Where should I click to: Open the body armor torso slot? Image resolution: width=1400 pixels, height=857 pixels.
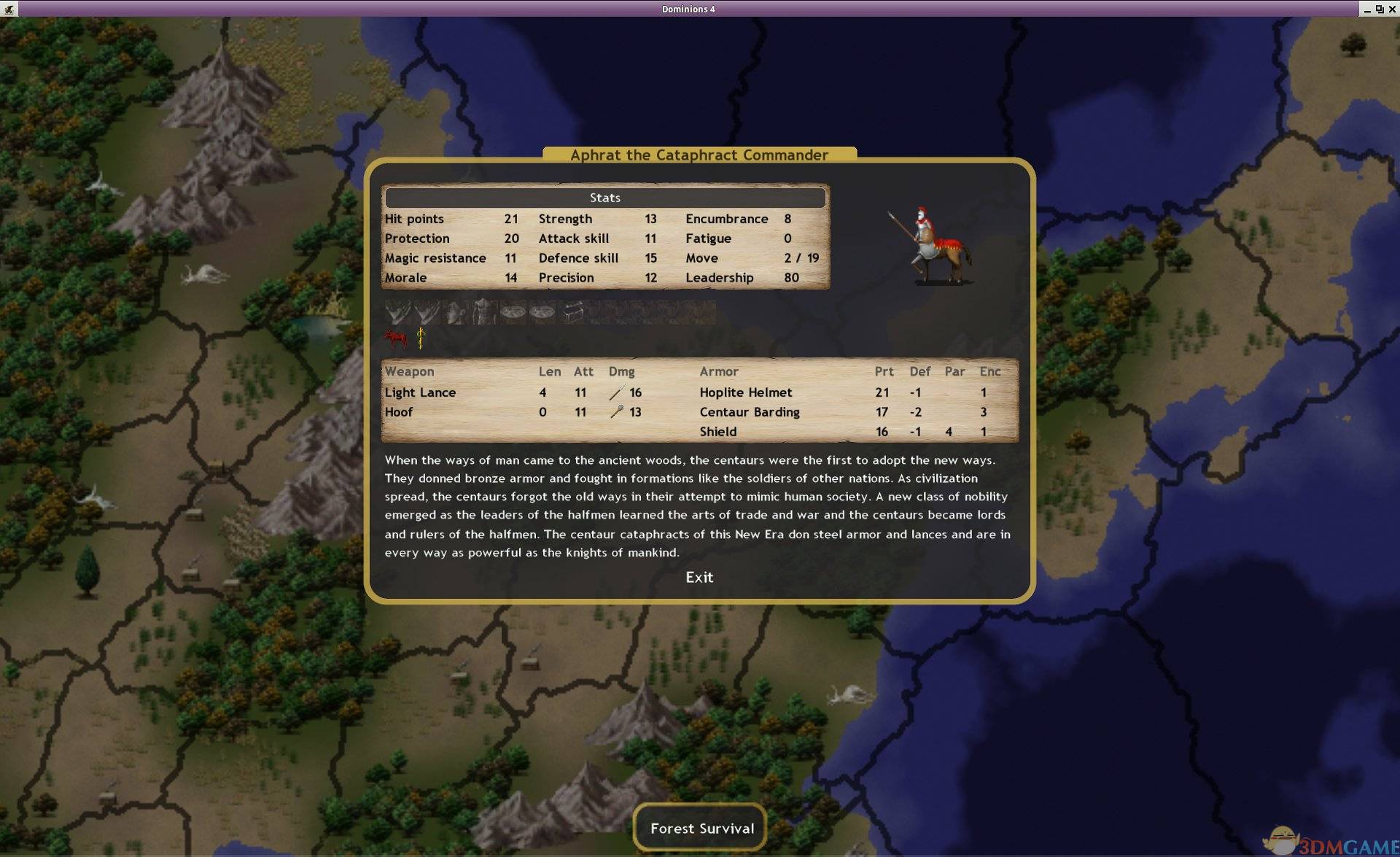click(483, 312)
